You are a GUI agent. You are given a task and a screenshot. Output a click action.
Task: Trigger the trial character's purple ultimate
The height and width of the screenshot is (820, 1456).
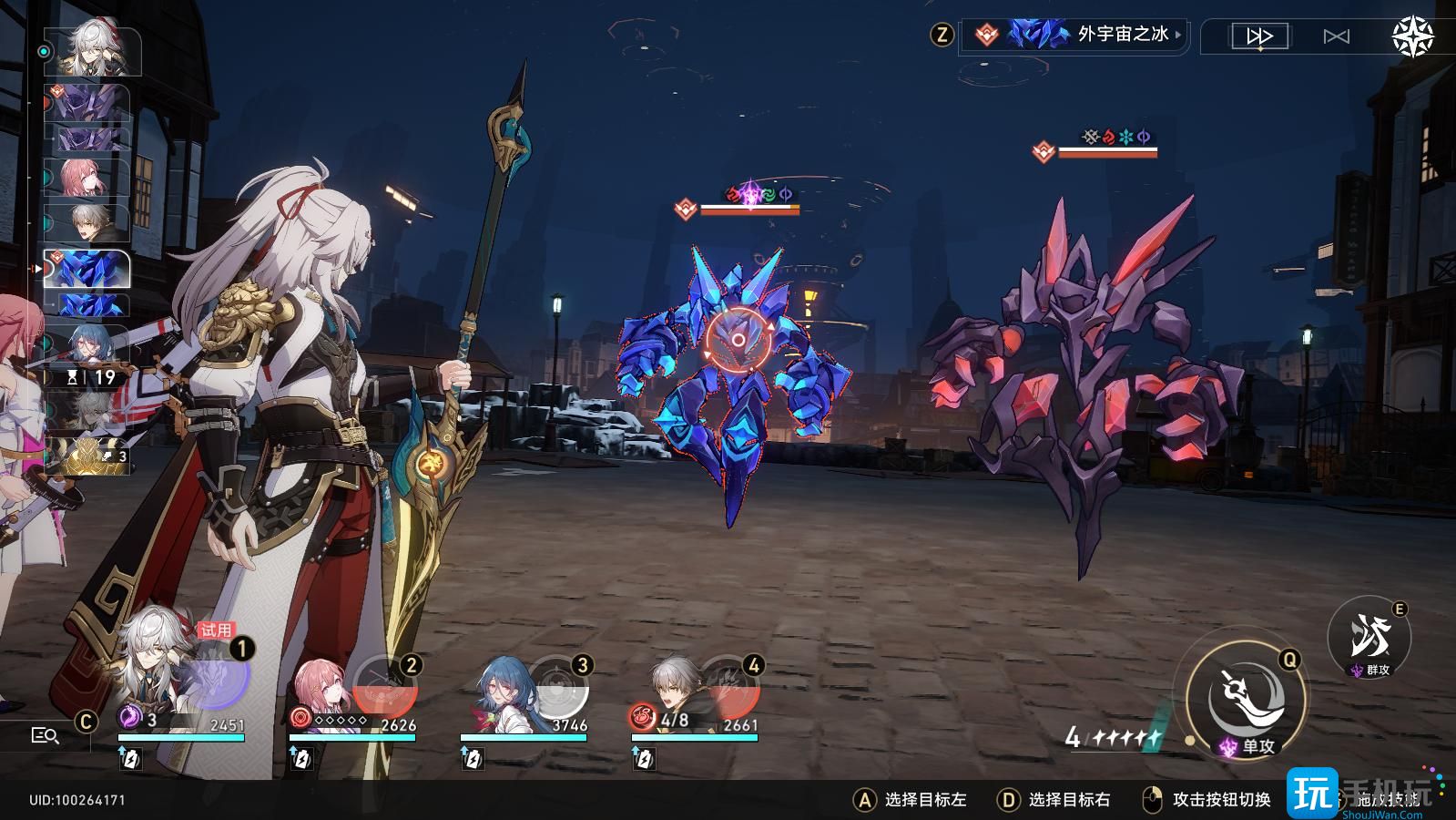216,680
